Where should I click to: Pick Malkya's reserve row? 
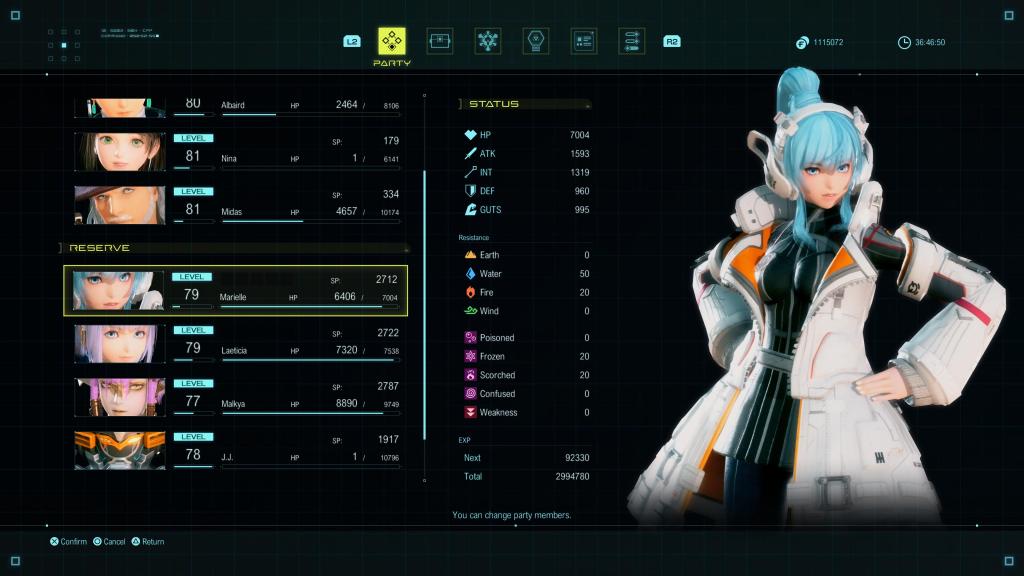pyautogui.click(x=240, y=397)
